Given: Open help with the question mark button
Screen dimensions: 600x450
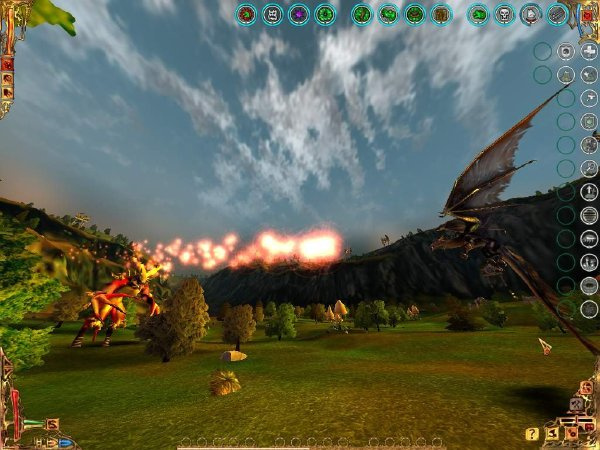Looking at the screenshot, I should point(532,434).
